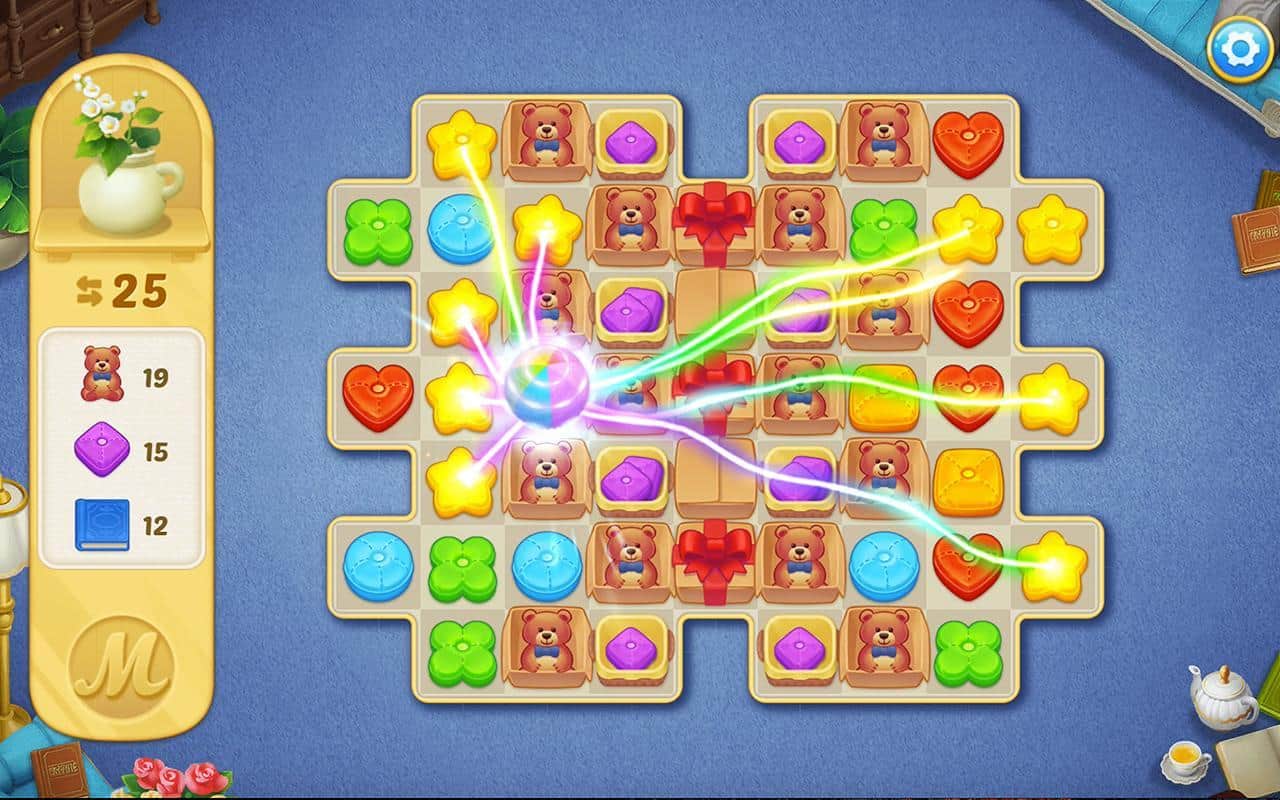Open the settings gear menu

pos(1239,49)
